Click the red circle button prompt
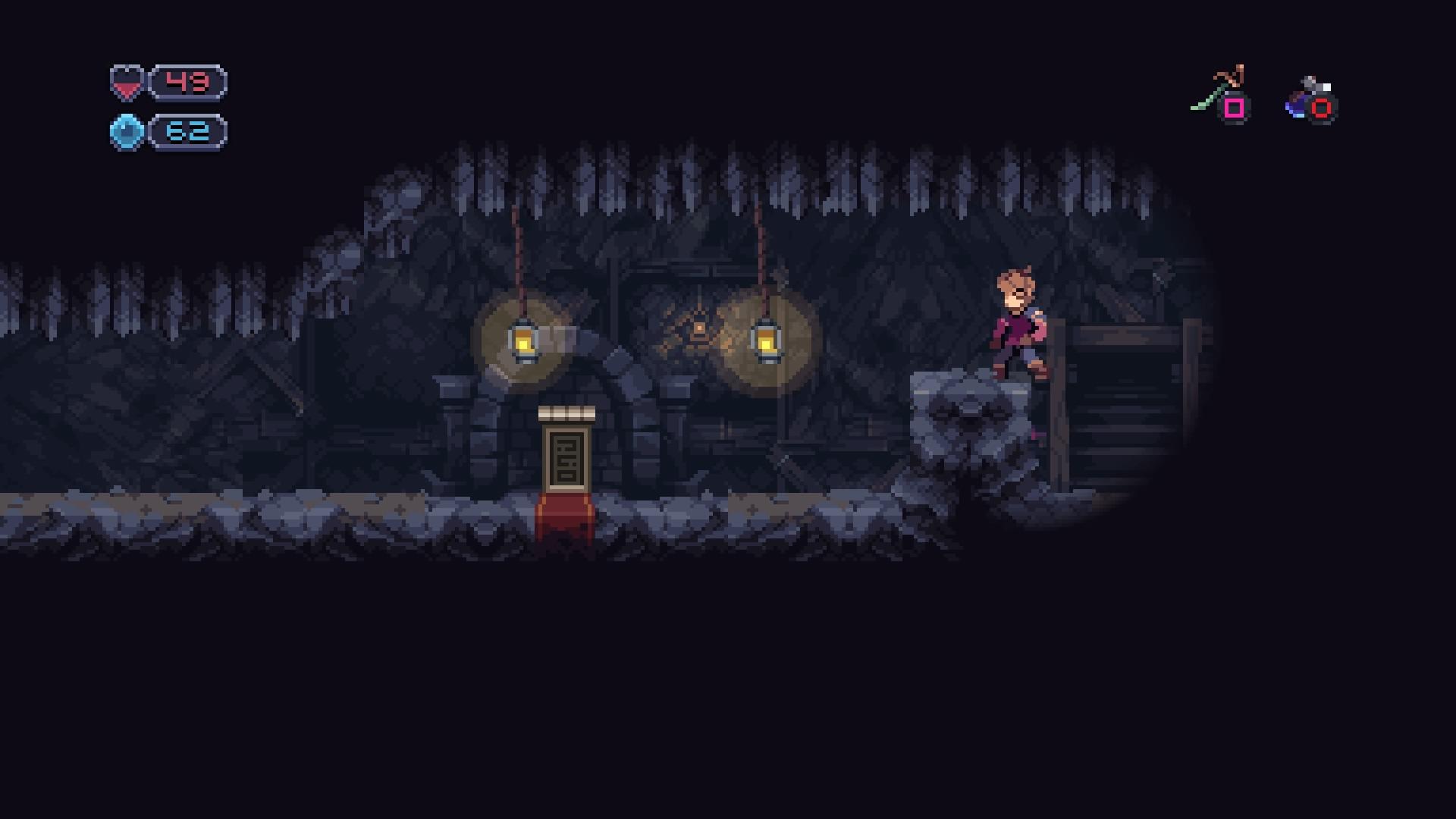 click(1323, 108)
